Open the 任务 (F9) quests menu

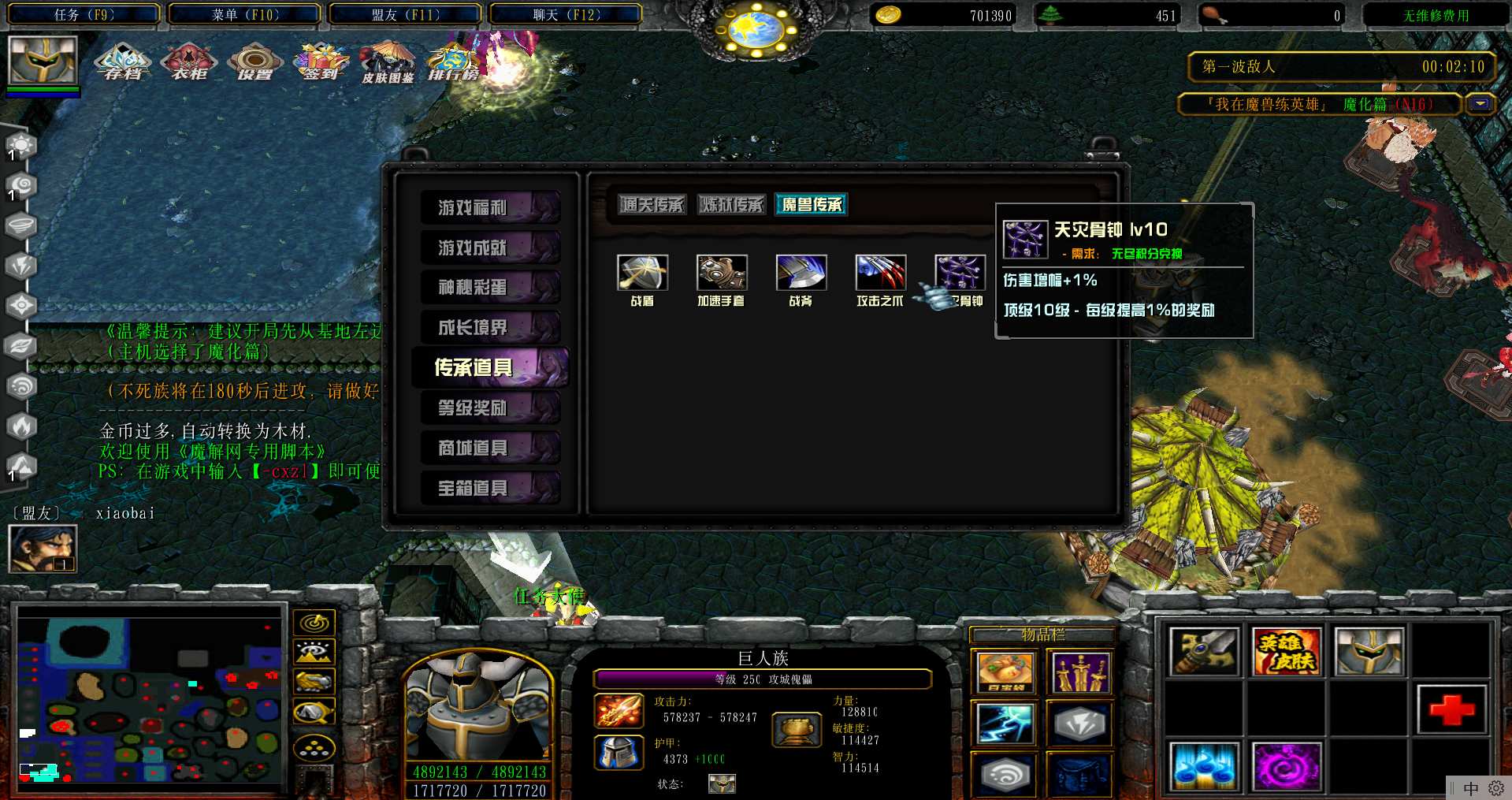coord(84,14)
